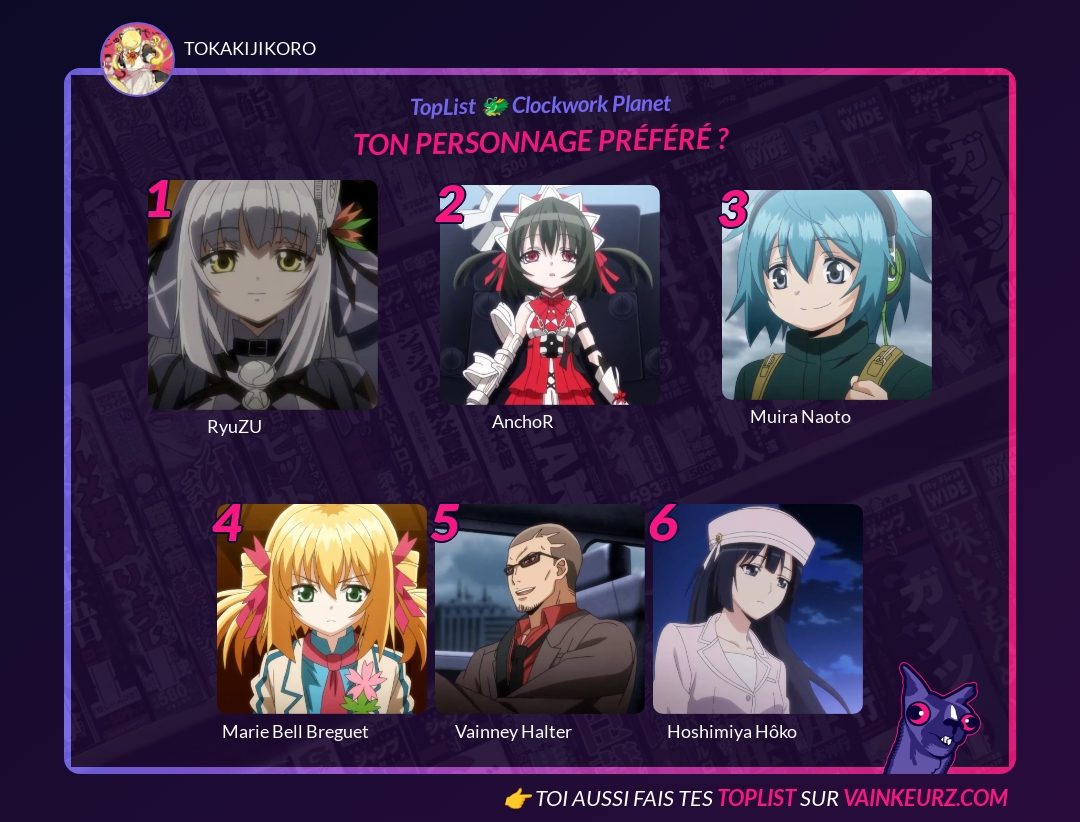Click the TOKAKIJIKORO username
Screen dimensions: 1080x822
(250, 48)
